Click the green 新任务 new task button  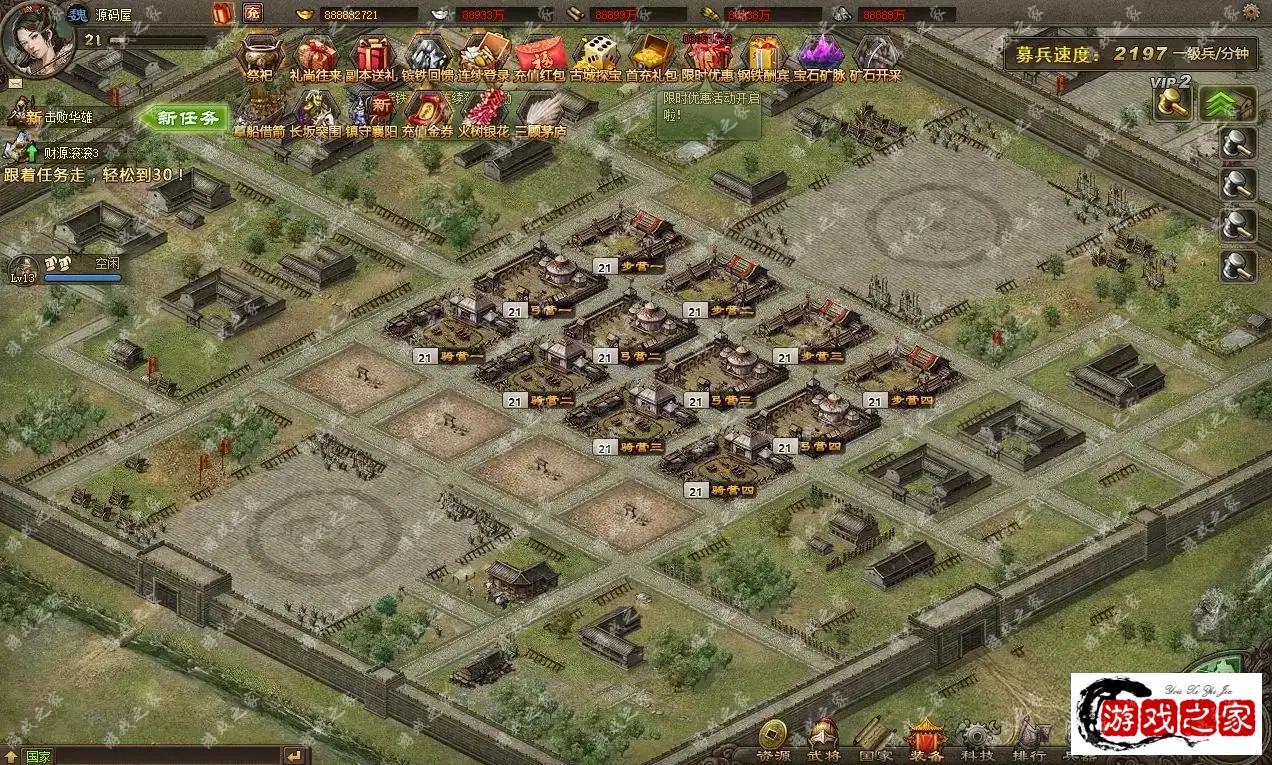click(x=187, y=118)
